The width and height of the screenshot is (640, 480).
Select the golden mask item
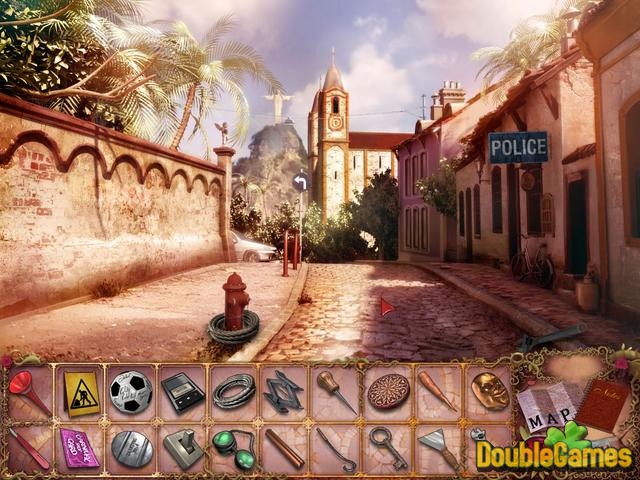point(490,391)
